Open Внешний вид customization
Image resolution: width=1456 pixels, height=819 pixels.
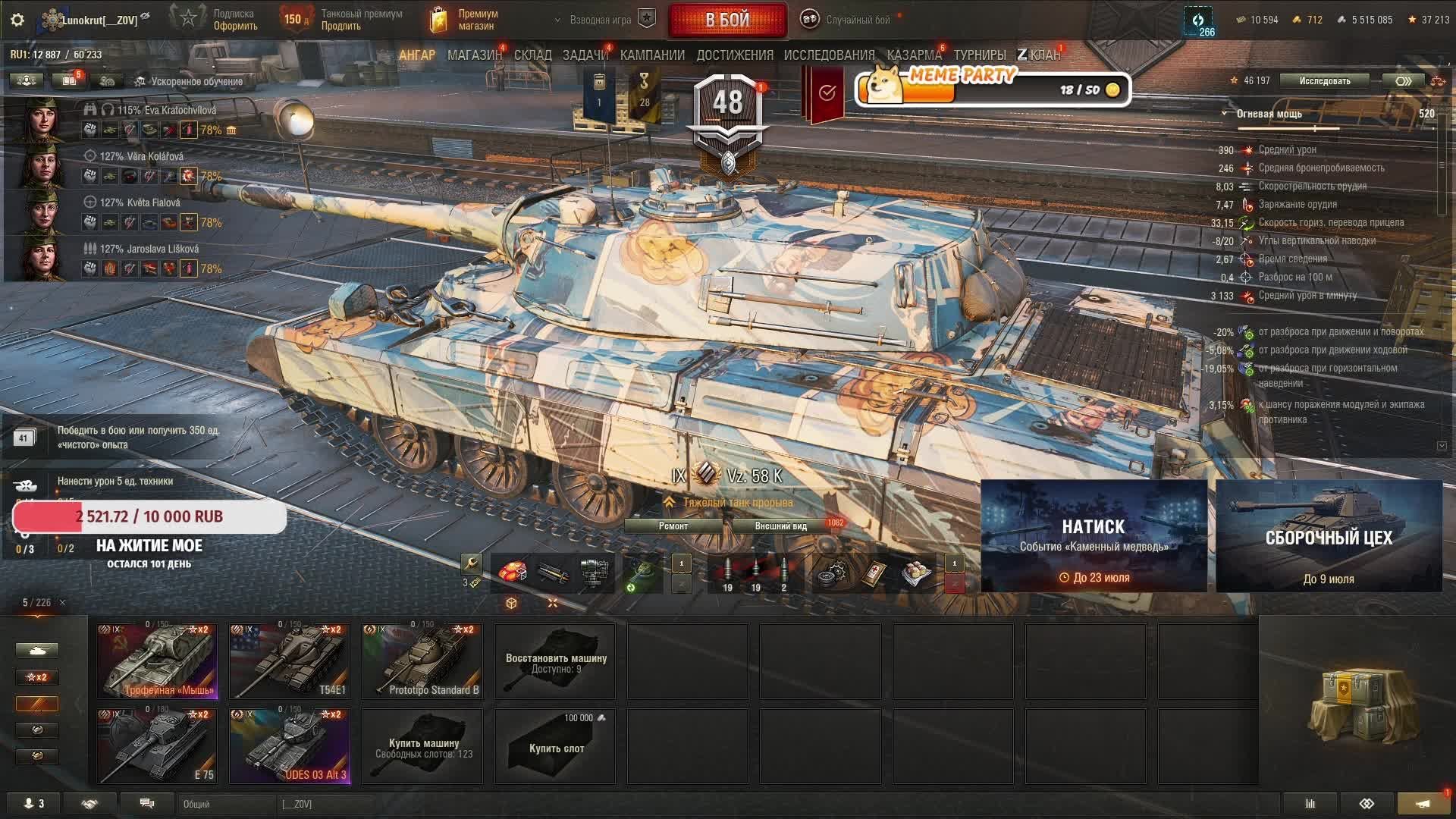[x=781, y=526]
